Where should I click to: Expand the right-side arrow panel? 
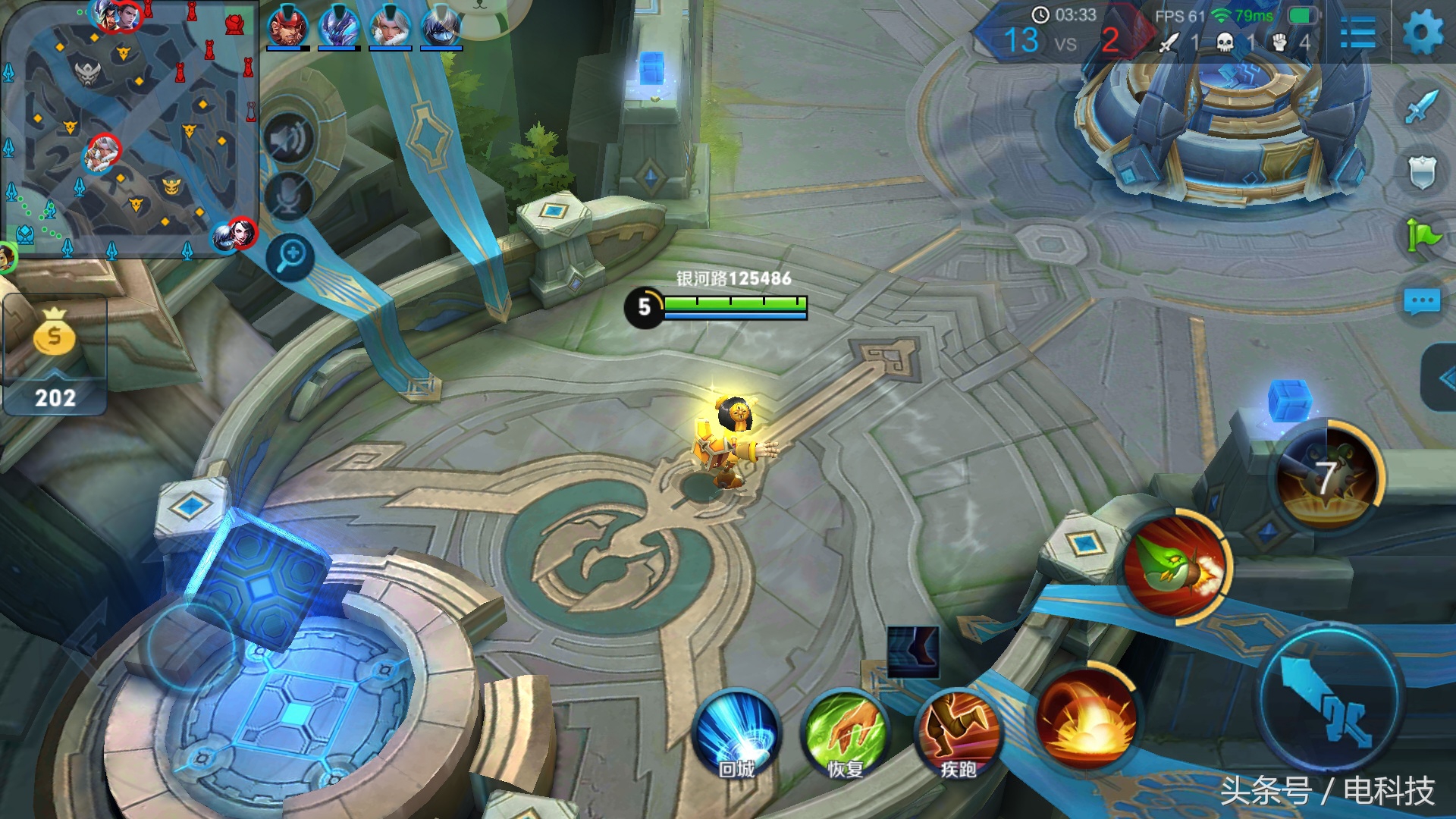pos(1441,378)
